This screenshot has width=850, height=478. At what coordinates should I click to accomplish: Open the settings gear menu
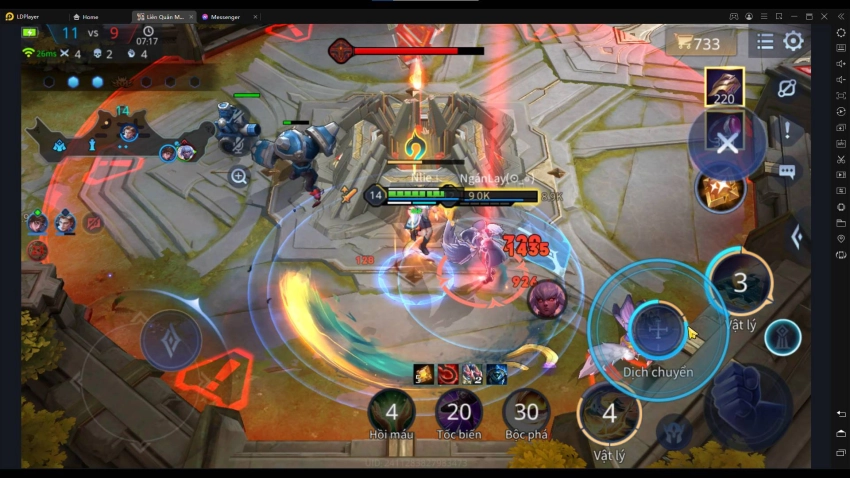pyautogui.click(x=793, y=42)
